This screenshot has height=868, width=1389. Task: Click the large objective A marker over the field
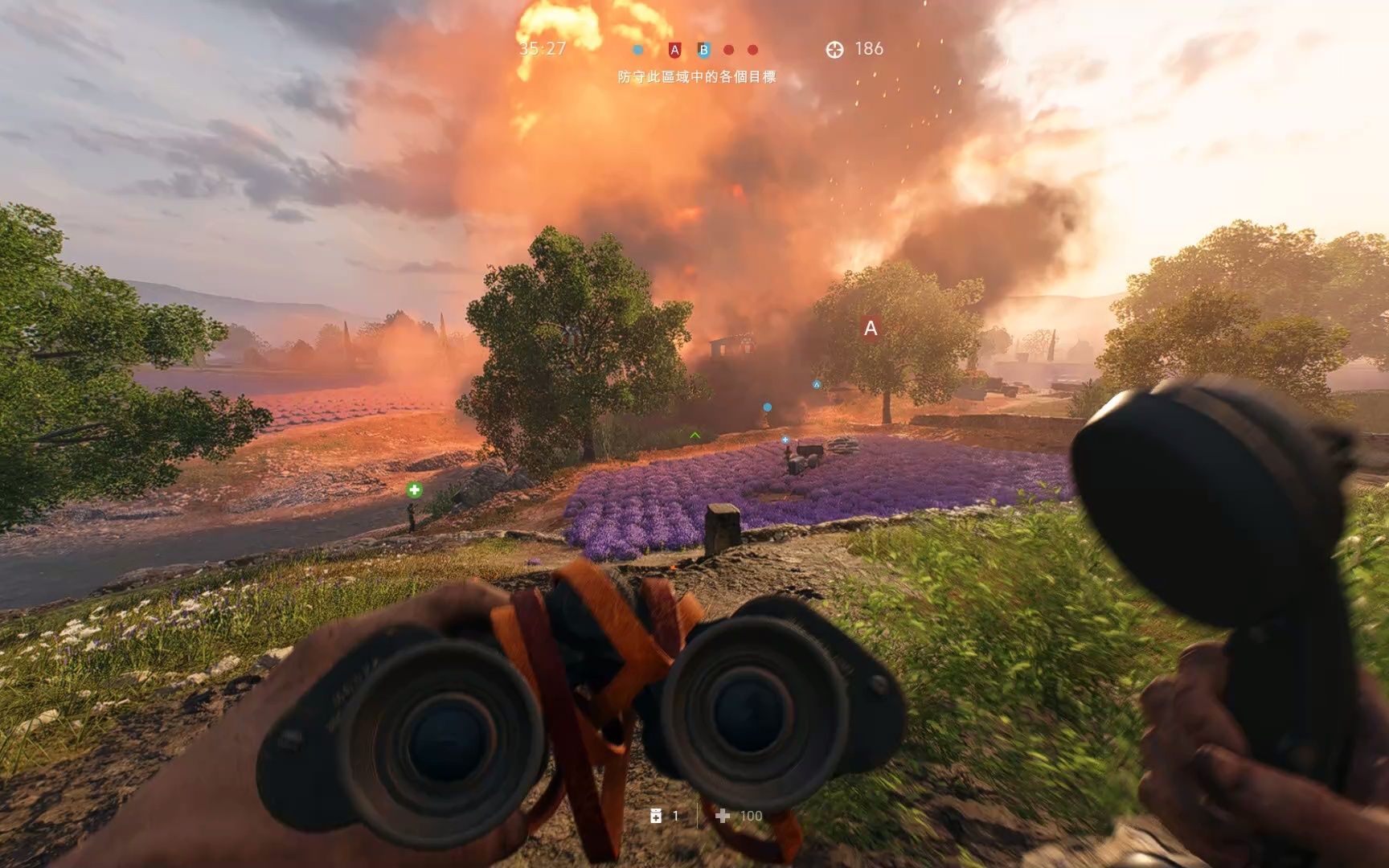870,328
